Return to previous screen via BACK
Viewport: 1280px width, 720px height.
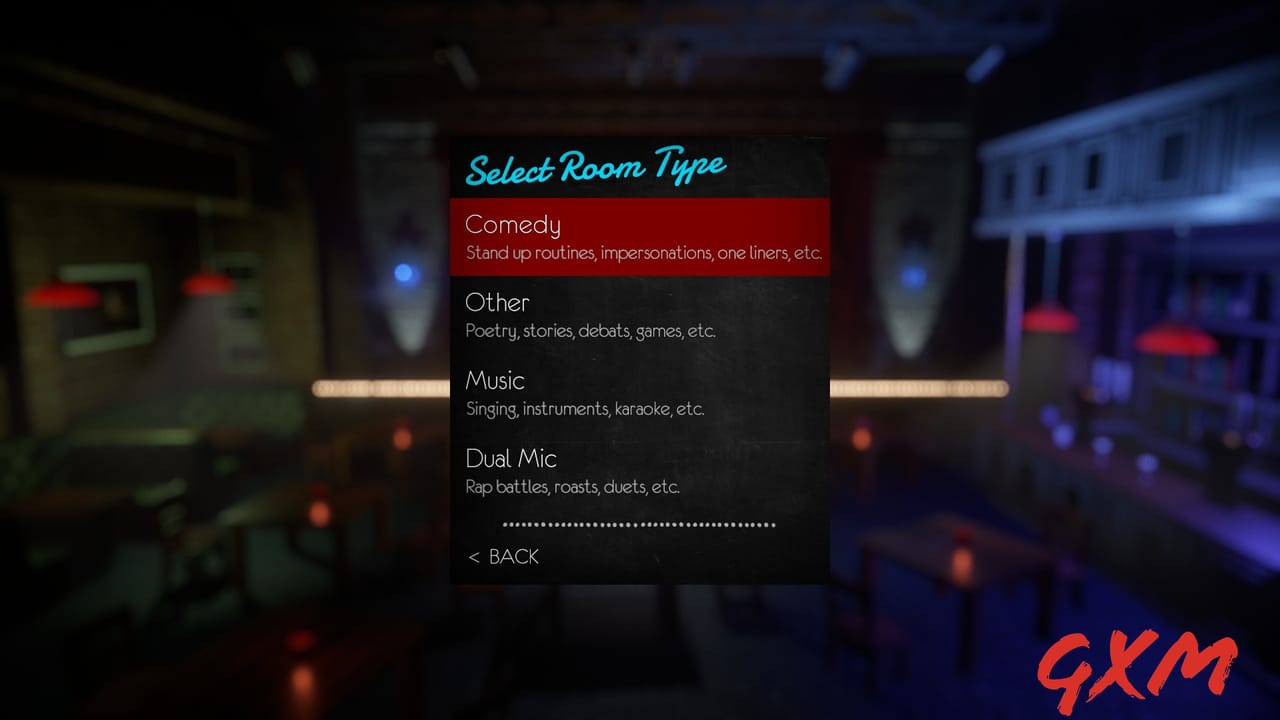(x=514, y=557)
